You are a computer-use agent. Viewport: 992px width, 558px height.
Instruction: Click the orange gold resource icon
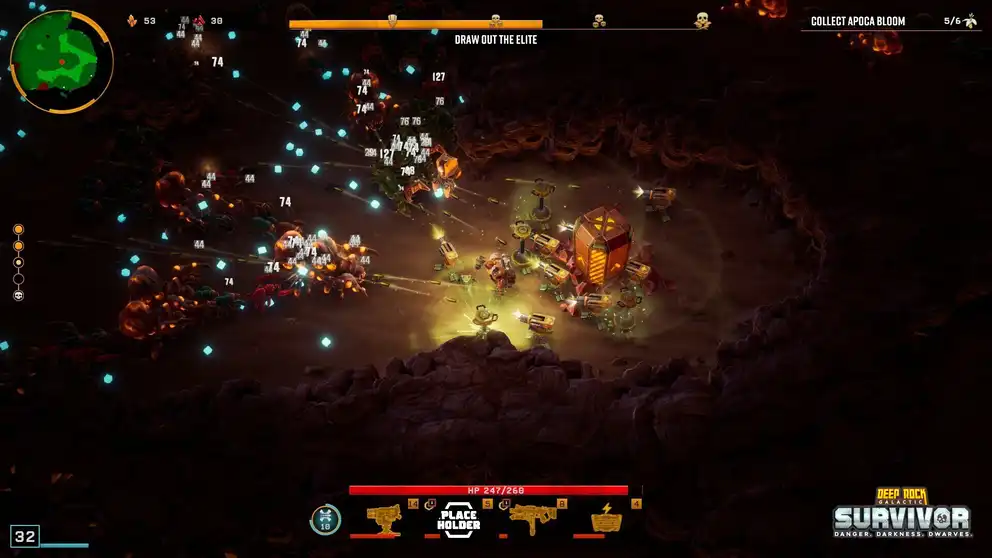(132, 20)
